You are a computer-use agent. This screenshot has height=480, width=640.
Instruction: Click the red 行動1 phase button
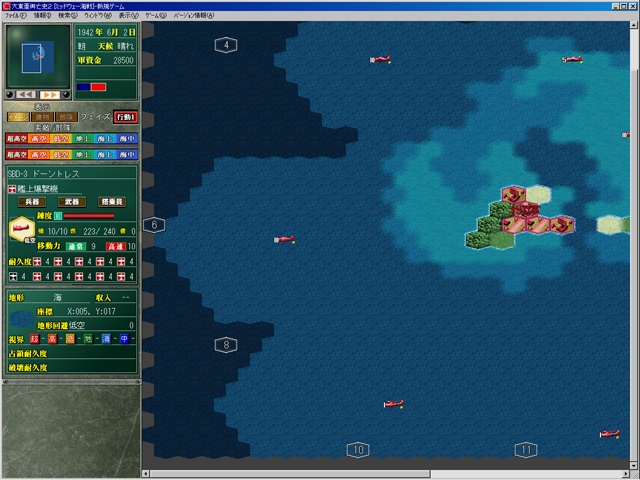pos(125,117)
